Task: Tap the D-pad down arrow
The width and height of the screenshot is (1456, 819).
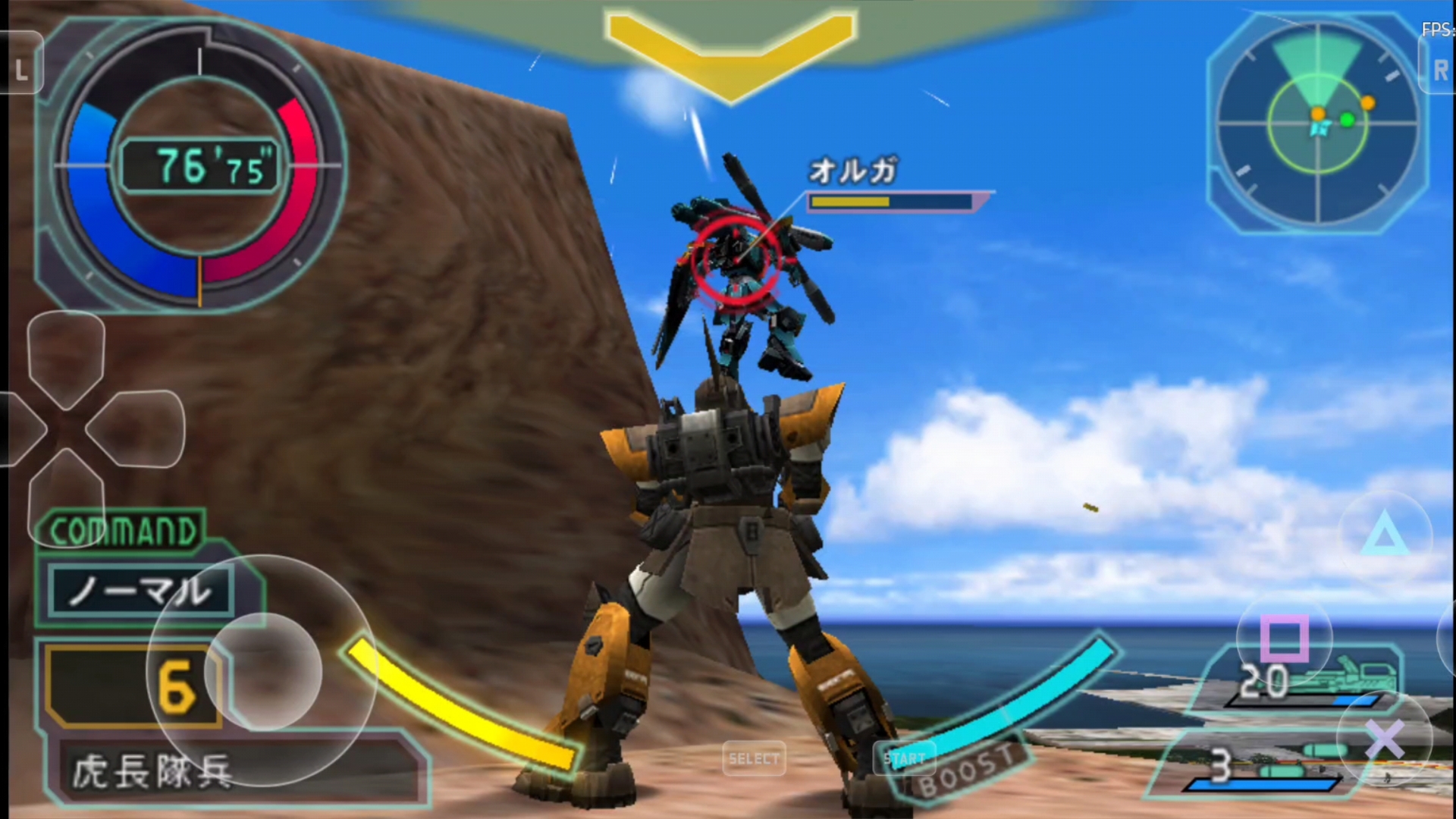Action: 66,497
